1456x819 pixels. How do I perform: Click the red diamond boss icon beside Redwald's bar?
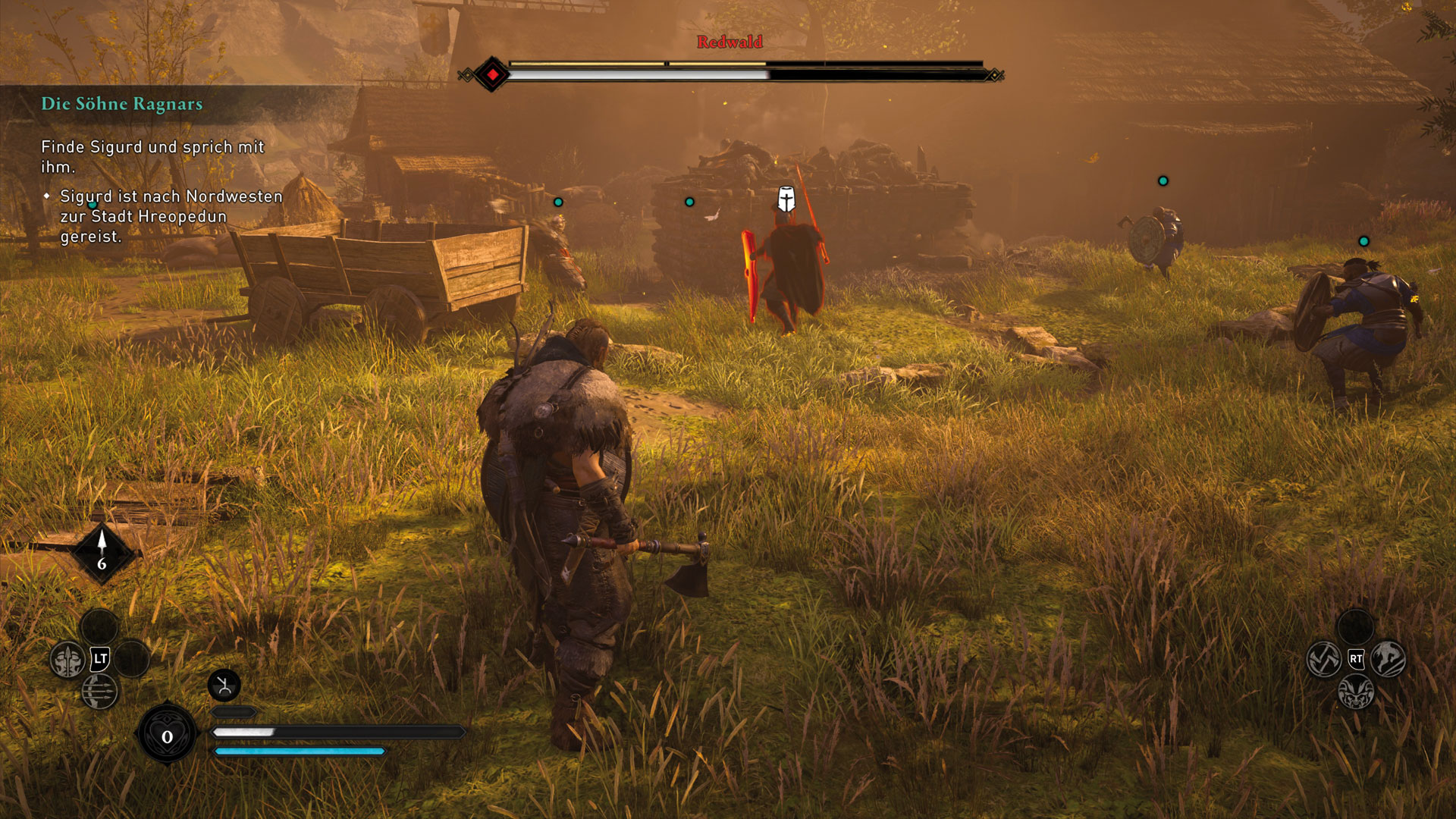[x=492, y=74]
